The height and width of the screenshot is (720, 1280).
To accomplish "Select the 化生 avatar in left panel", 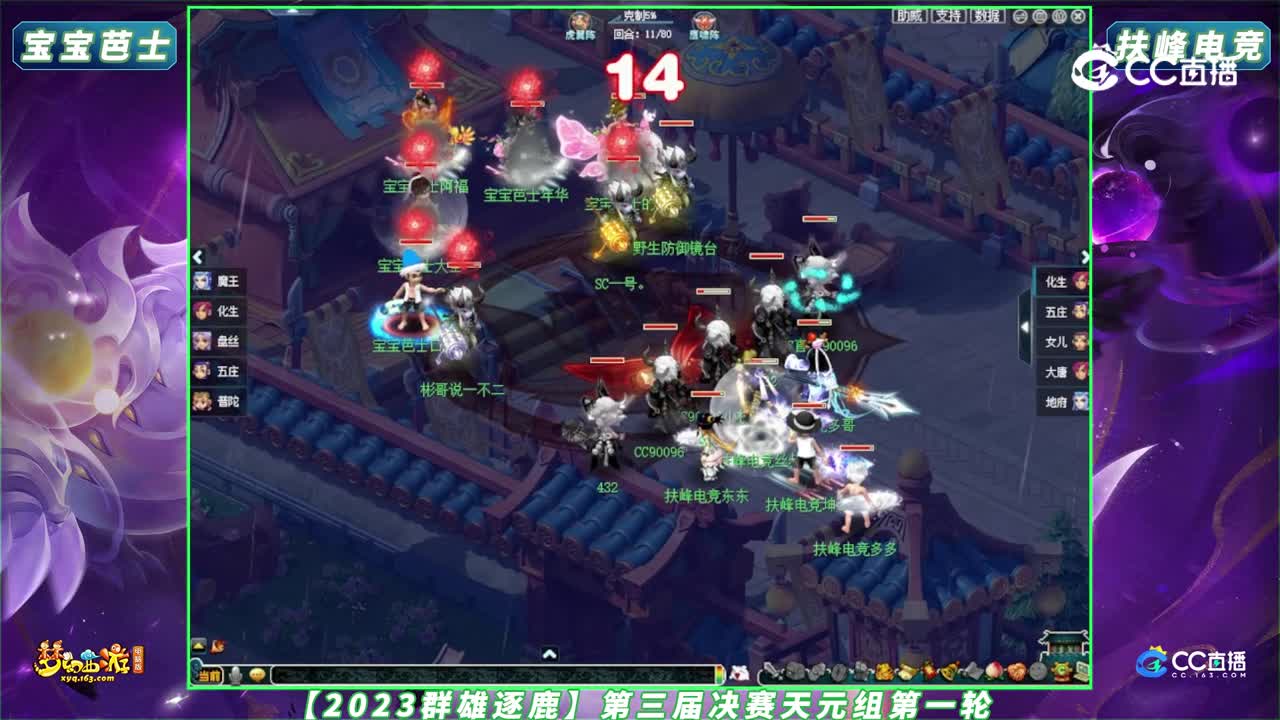I will pyautogui.click(x=202, y=311).
